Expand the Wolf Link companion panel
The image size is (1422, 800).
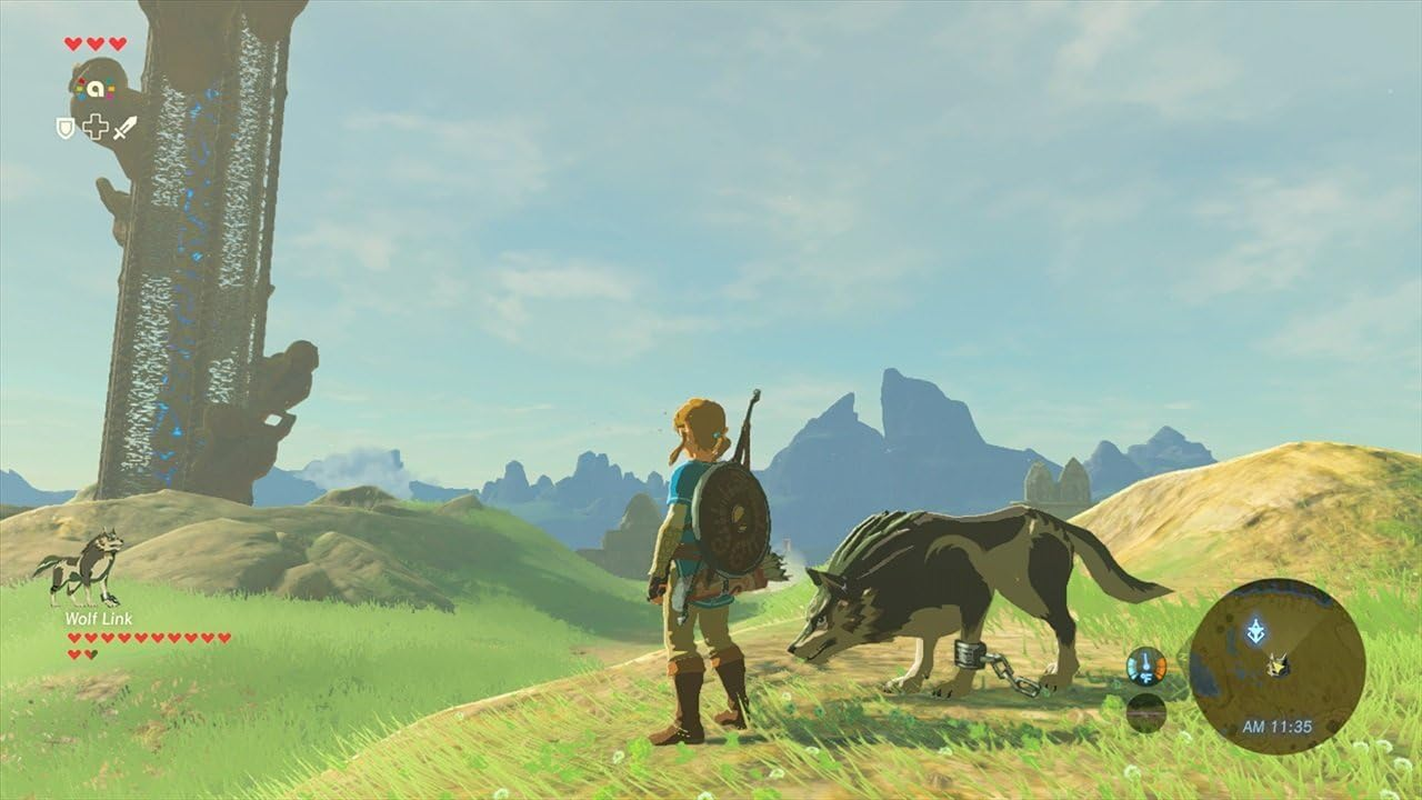click(x=90, y=590)
